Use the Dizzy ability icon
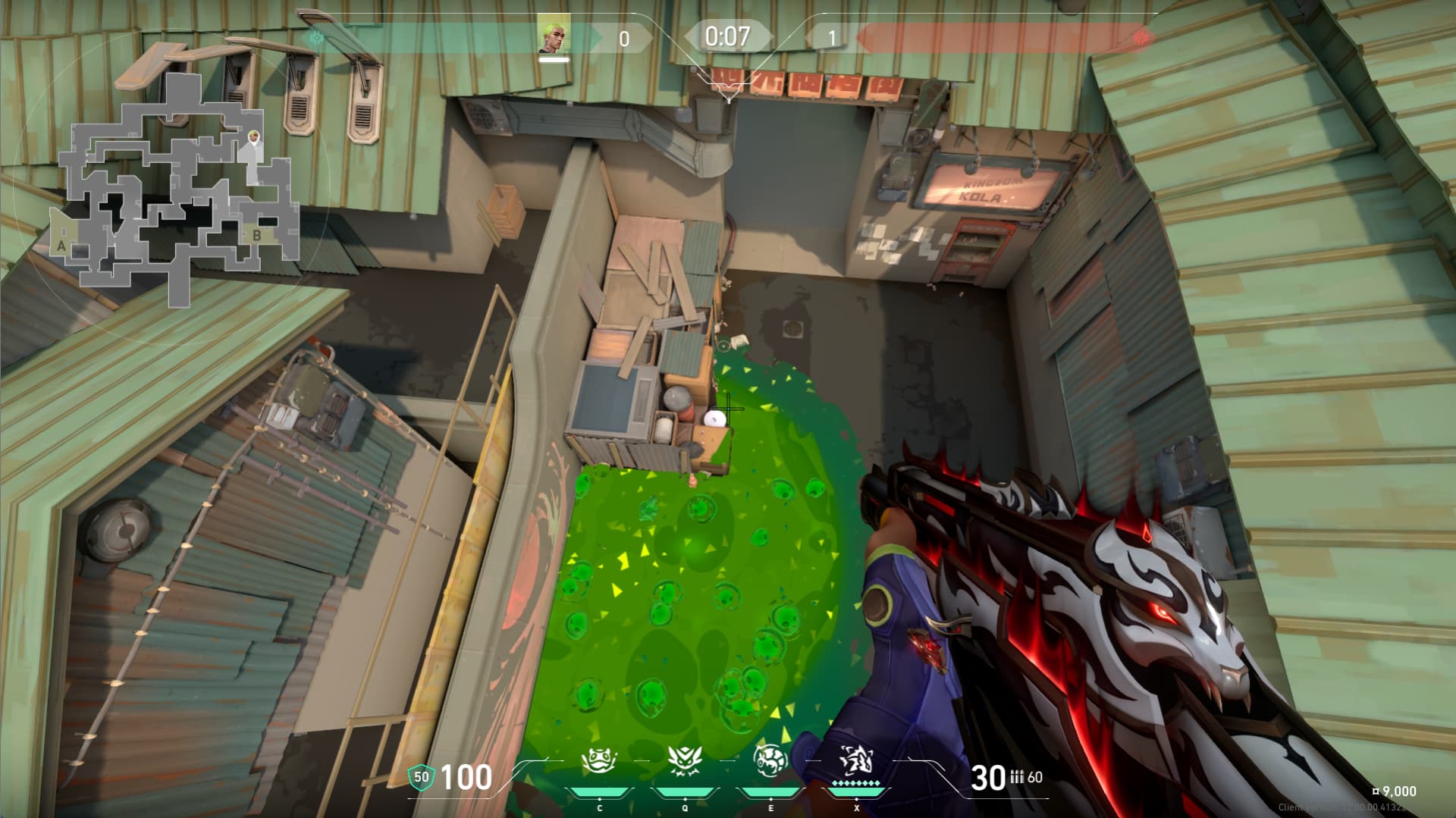Viewport: 1456px width, 818px height. [x=770, y=760]
